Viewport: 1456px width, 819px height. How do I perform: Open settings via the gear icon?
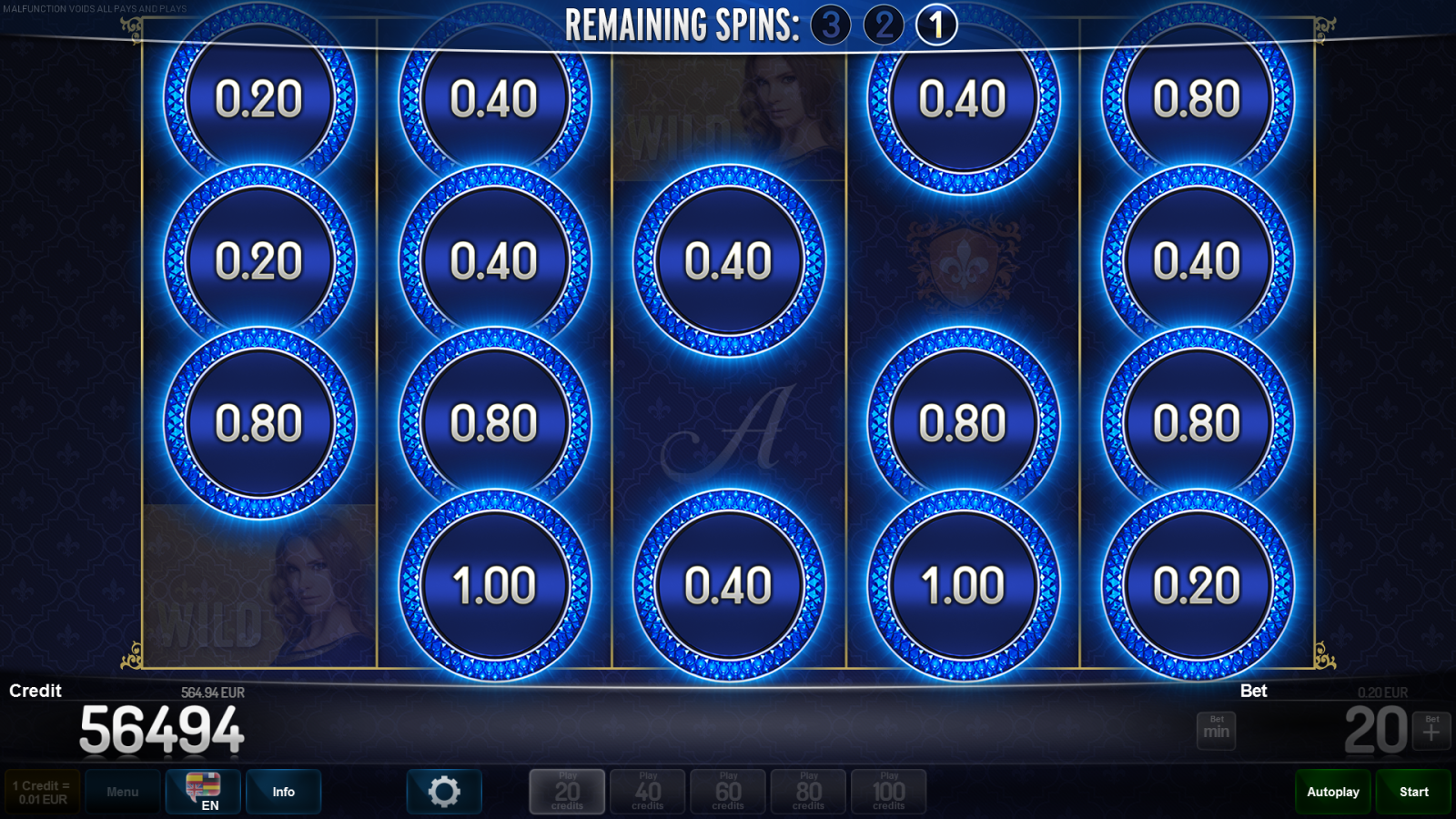444,792
